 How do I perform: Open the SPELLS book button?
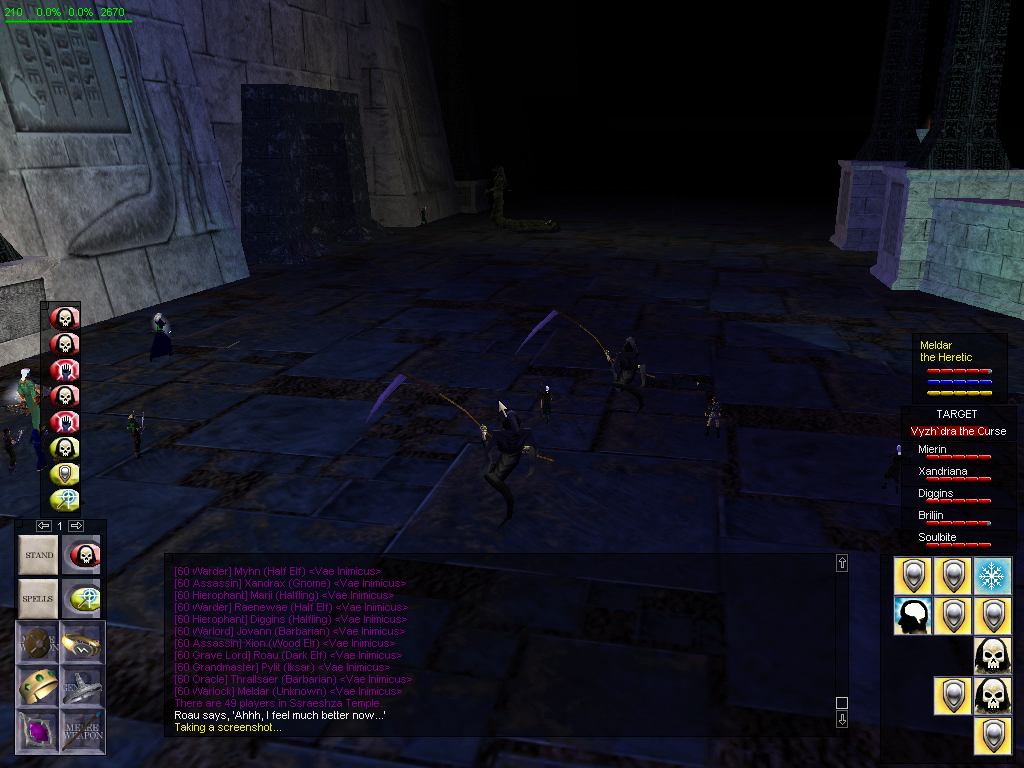pos(39,598)
